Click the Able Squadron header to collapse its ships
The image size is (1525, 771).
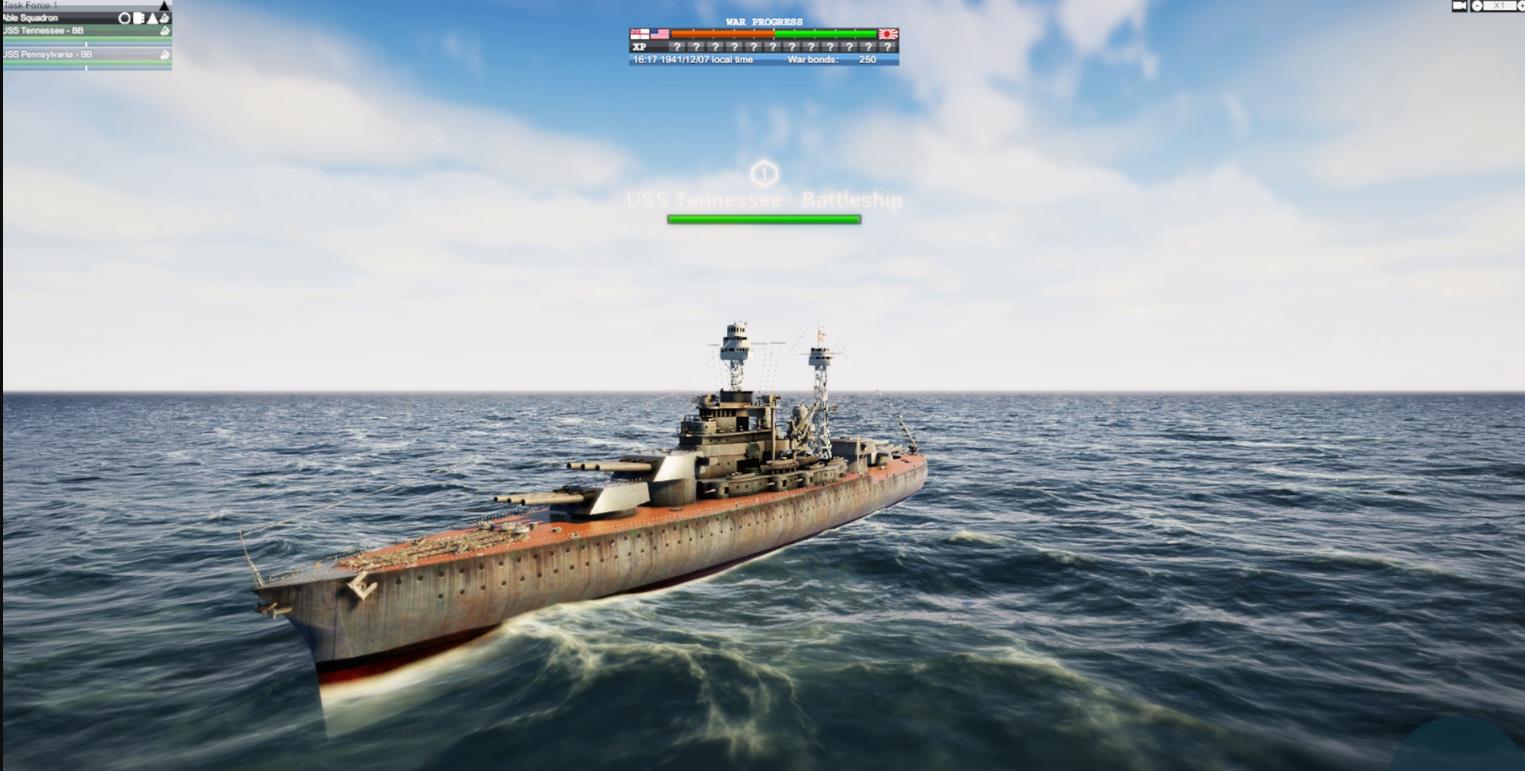point(60,18)
